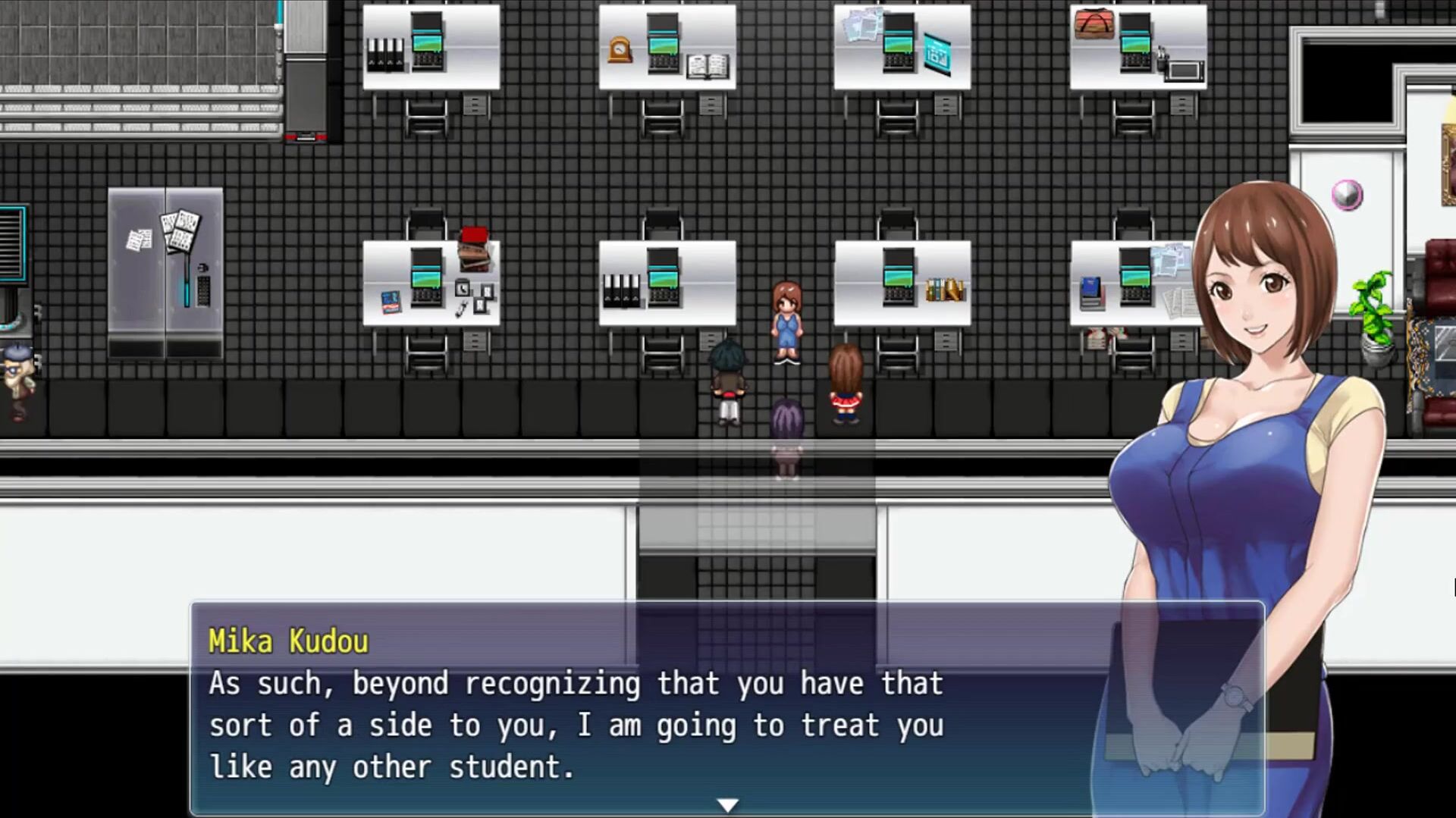Advance dialogue with the white continue arrow
Viewport: 1456px width, 818px height.
click(x=727, y=804)
